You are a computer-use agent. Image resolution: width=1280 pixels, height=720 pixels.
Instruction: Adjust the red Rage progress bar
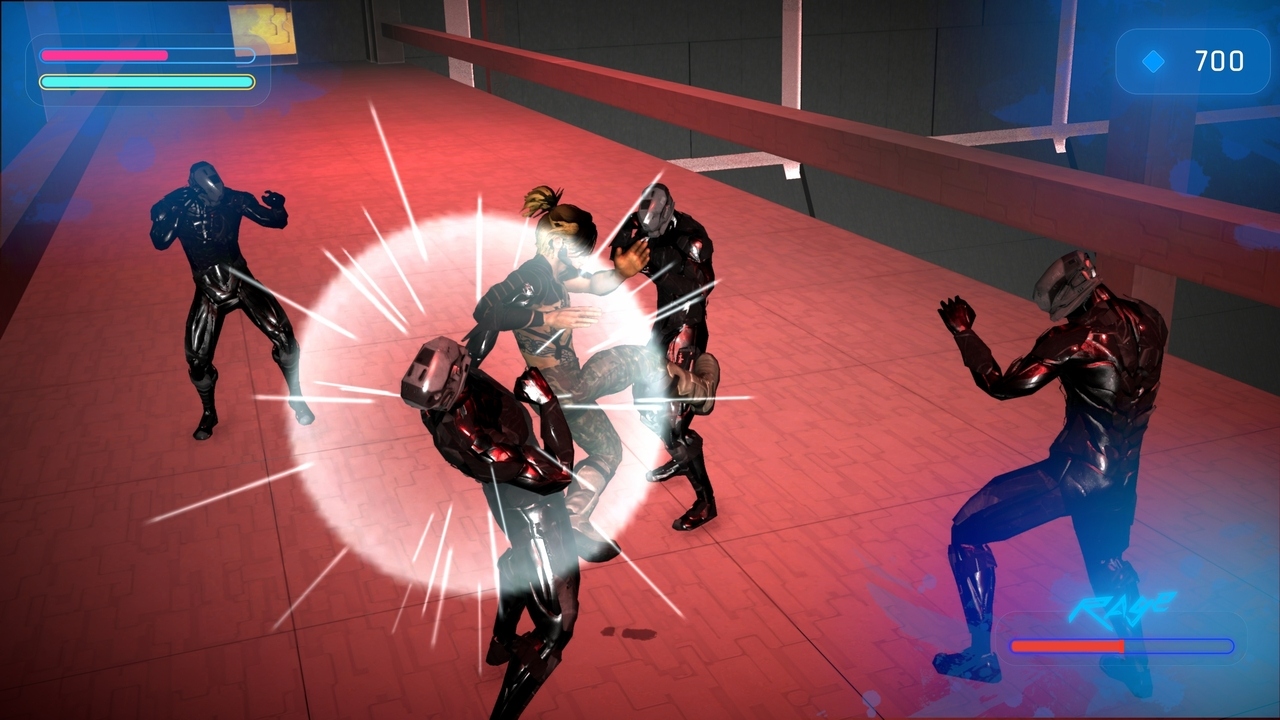click(x=1068, y=646)
